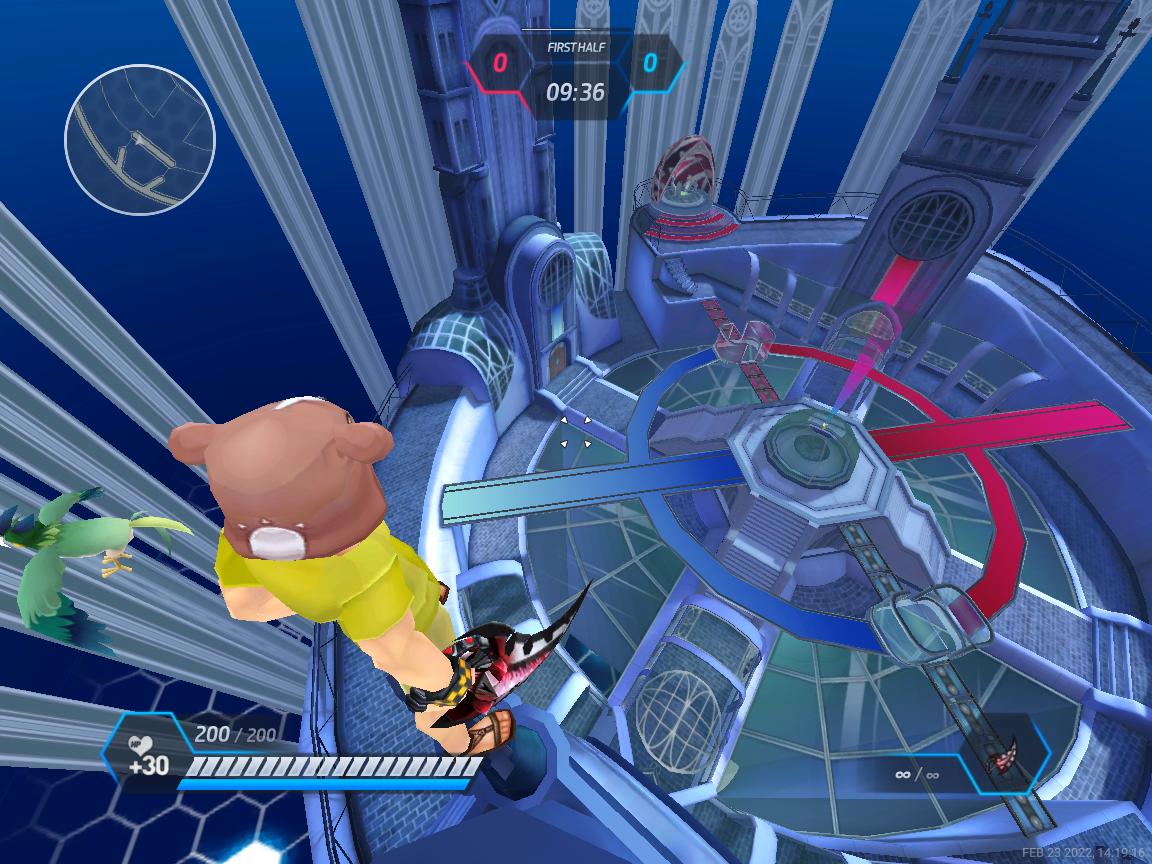Select the equipped claw weapon icon
This screenshot has width=1152, height=864.
1002,756
